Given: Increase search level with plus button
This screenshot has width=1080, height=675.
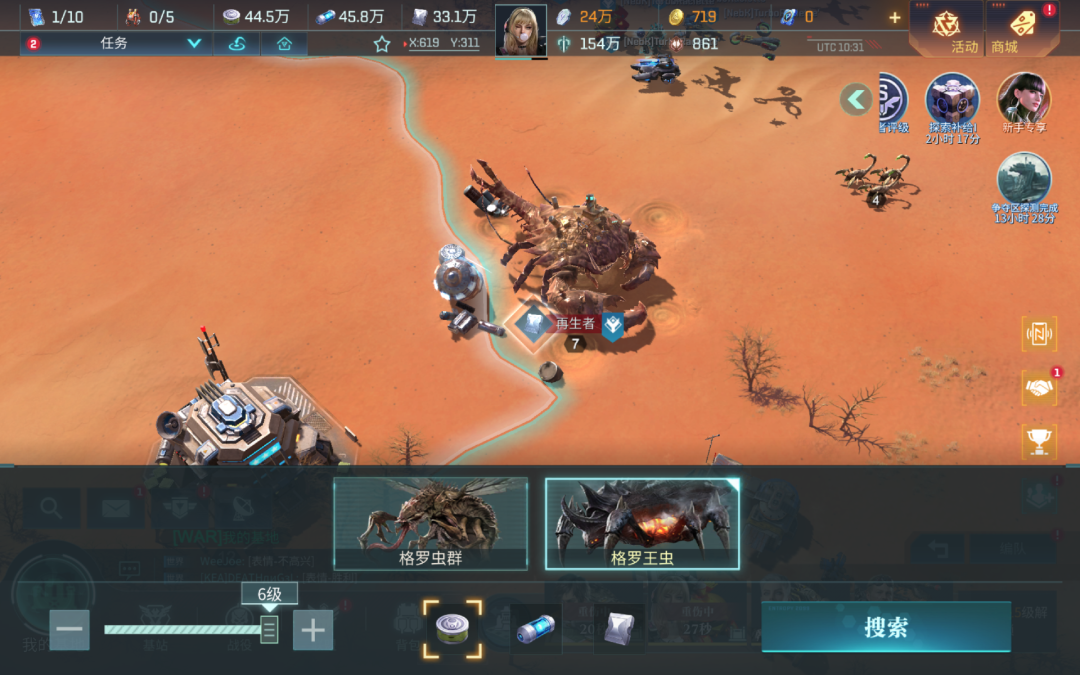Looking at the screenshot, I should [x=313, y=630].
